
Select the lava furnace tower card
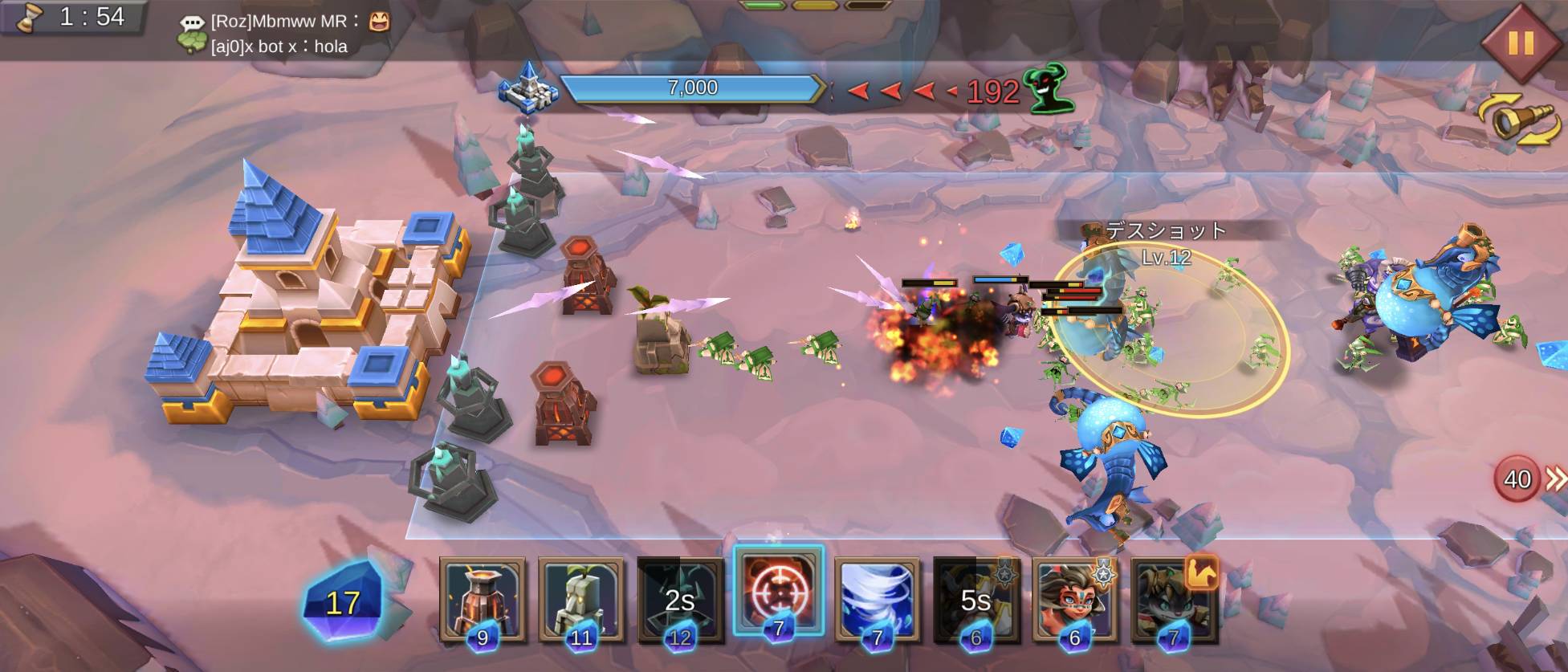click(x=483, y=598)
